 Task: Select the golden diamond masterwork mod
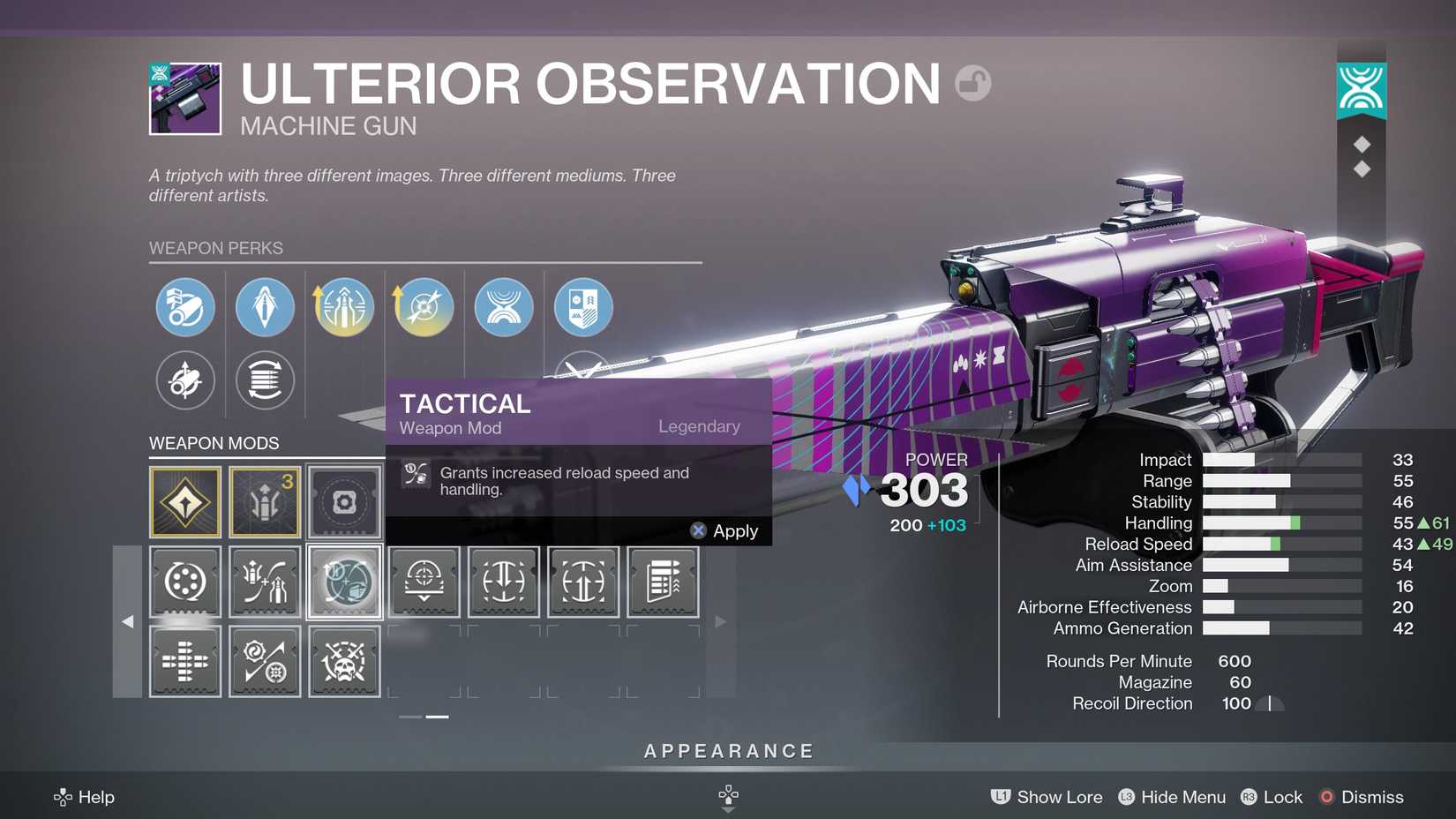point(184,502)
